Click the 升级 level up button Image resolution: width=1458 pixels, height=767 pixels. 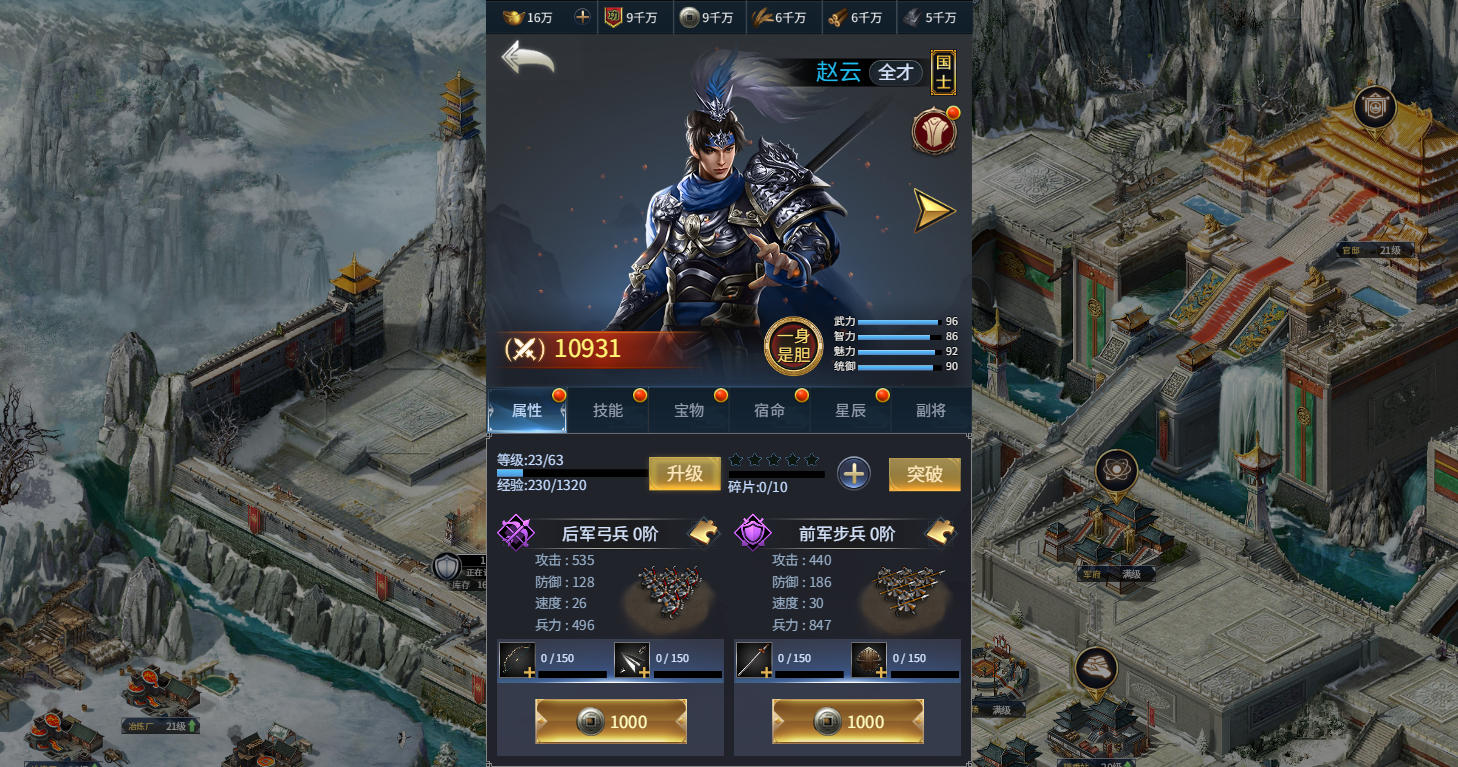click(685, 474)
